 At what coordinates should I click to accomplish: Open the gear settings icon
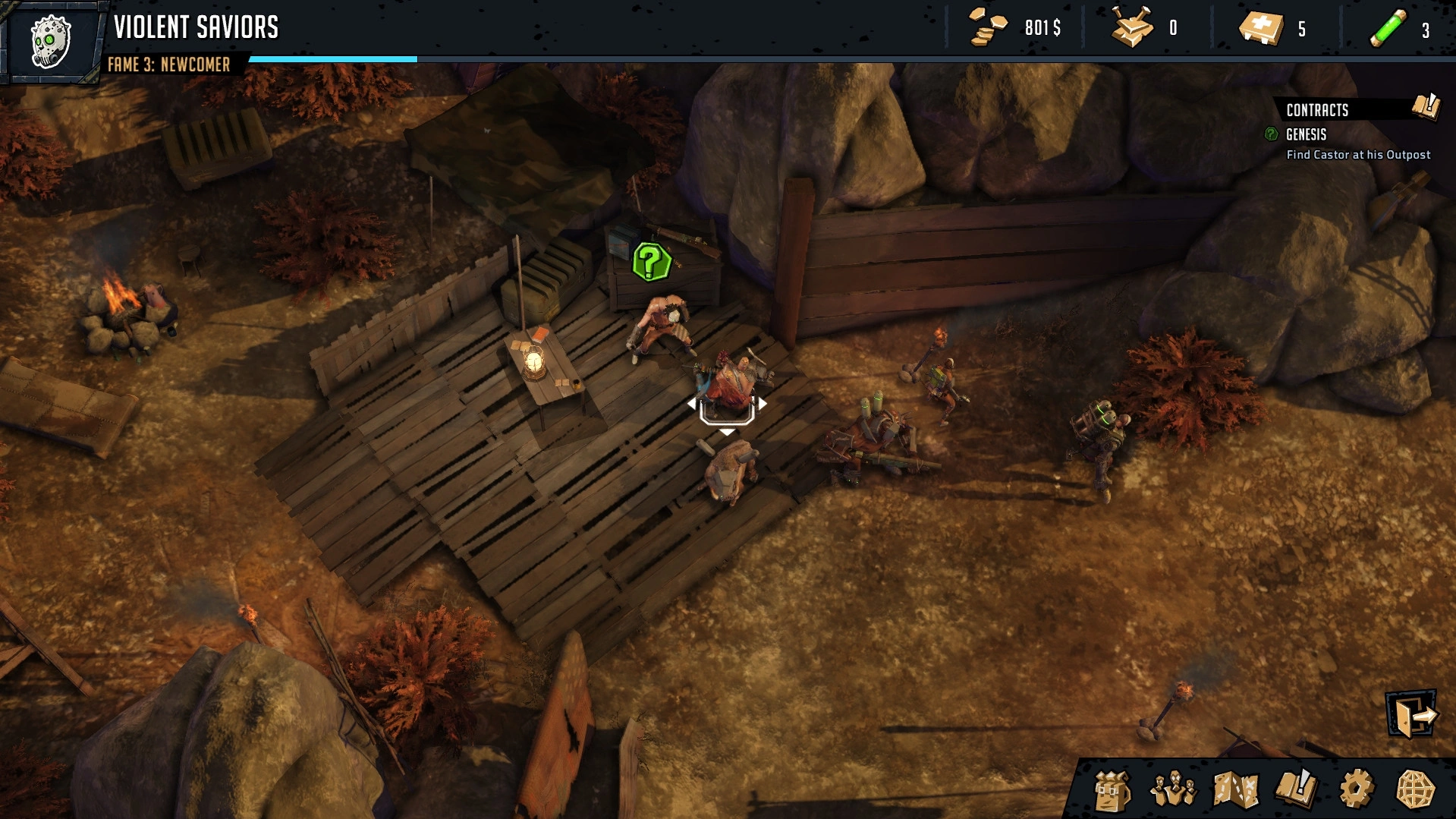click(x=1356, y=789)
